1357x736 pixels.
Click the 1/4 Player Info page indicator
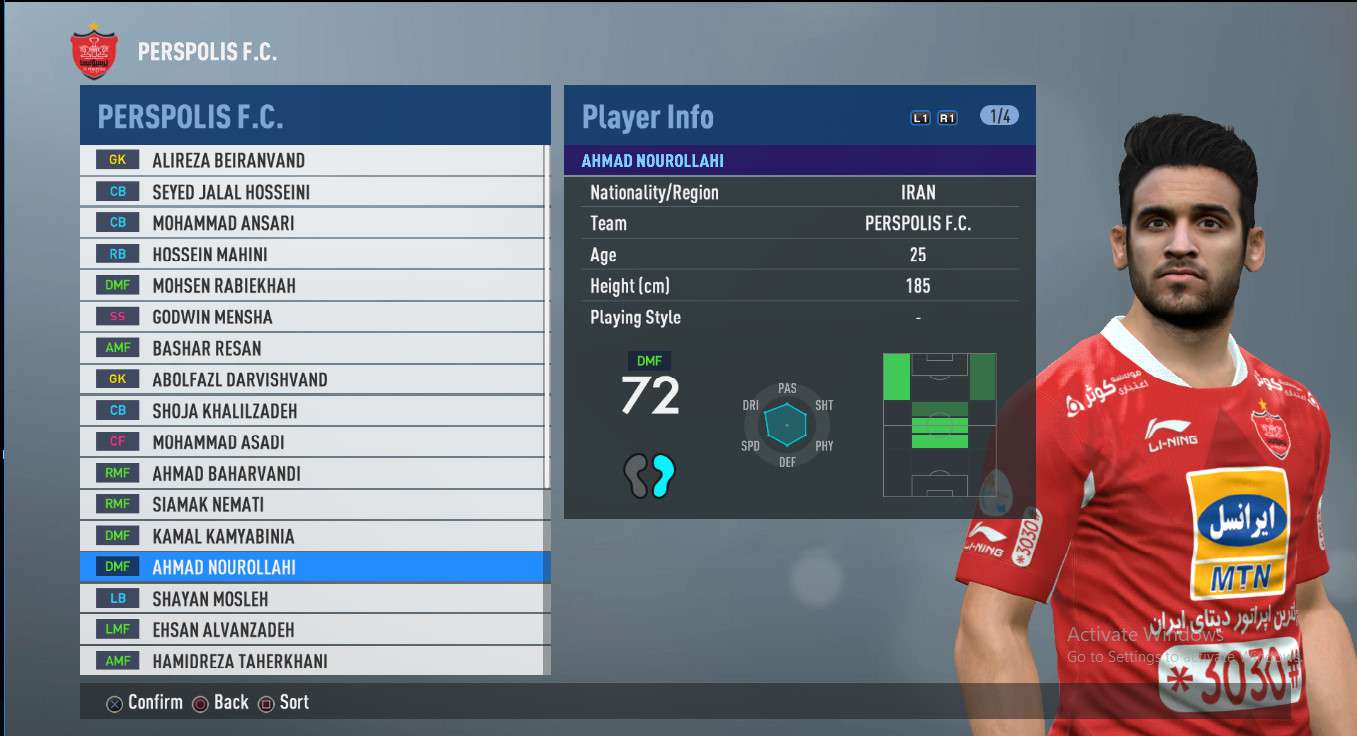(x=999, y=116)
